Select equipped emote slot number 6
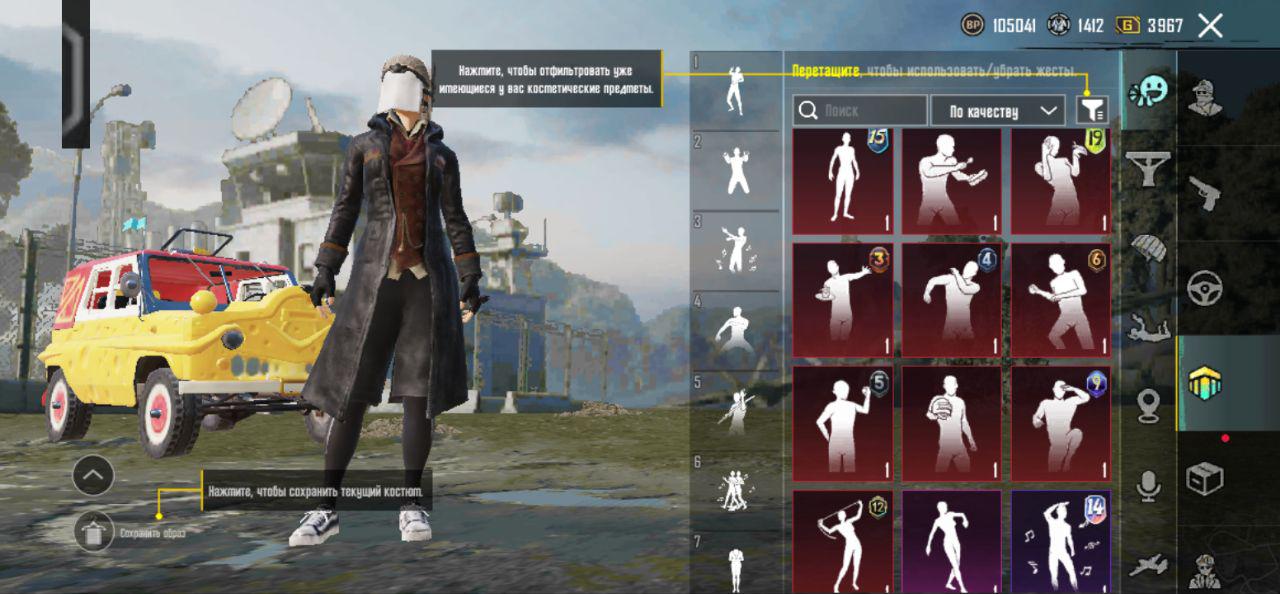Image resolution: width=1280 pixels, height=594 pixels. click(x=736, y=490)
